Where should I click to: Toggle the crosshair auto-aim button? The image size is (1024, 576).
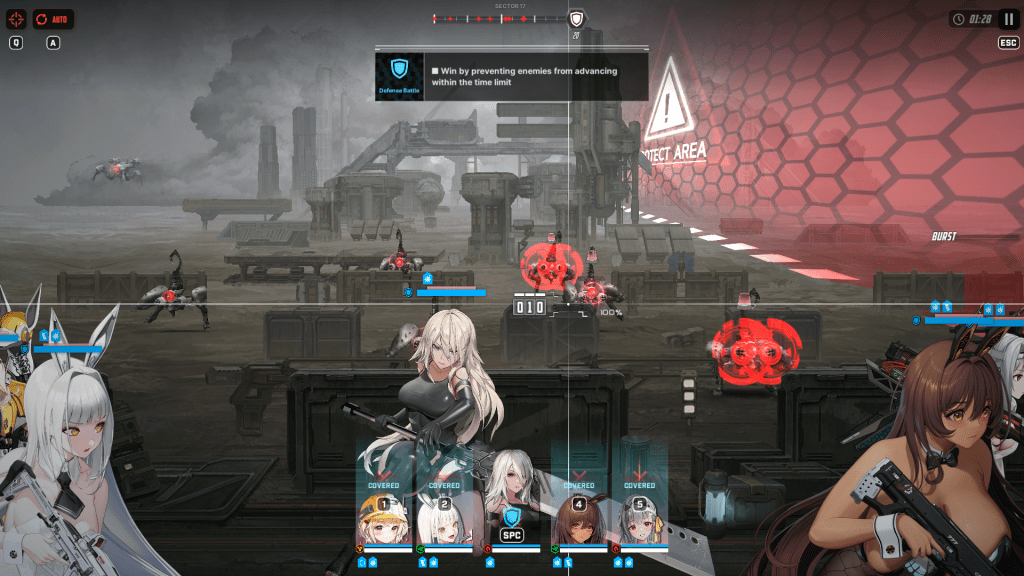16,19
